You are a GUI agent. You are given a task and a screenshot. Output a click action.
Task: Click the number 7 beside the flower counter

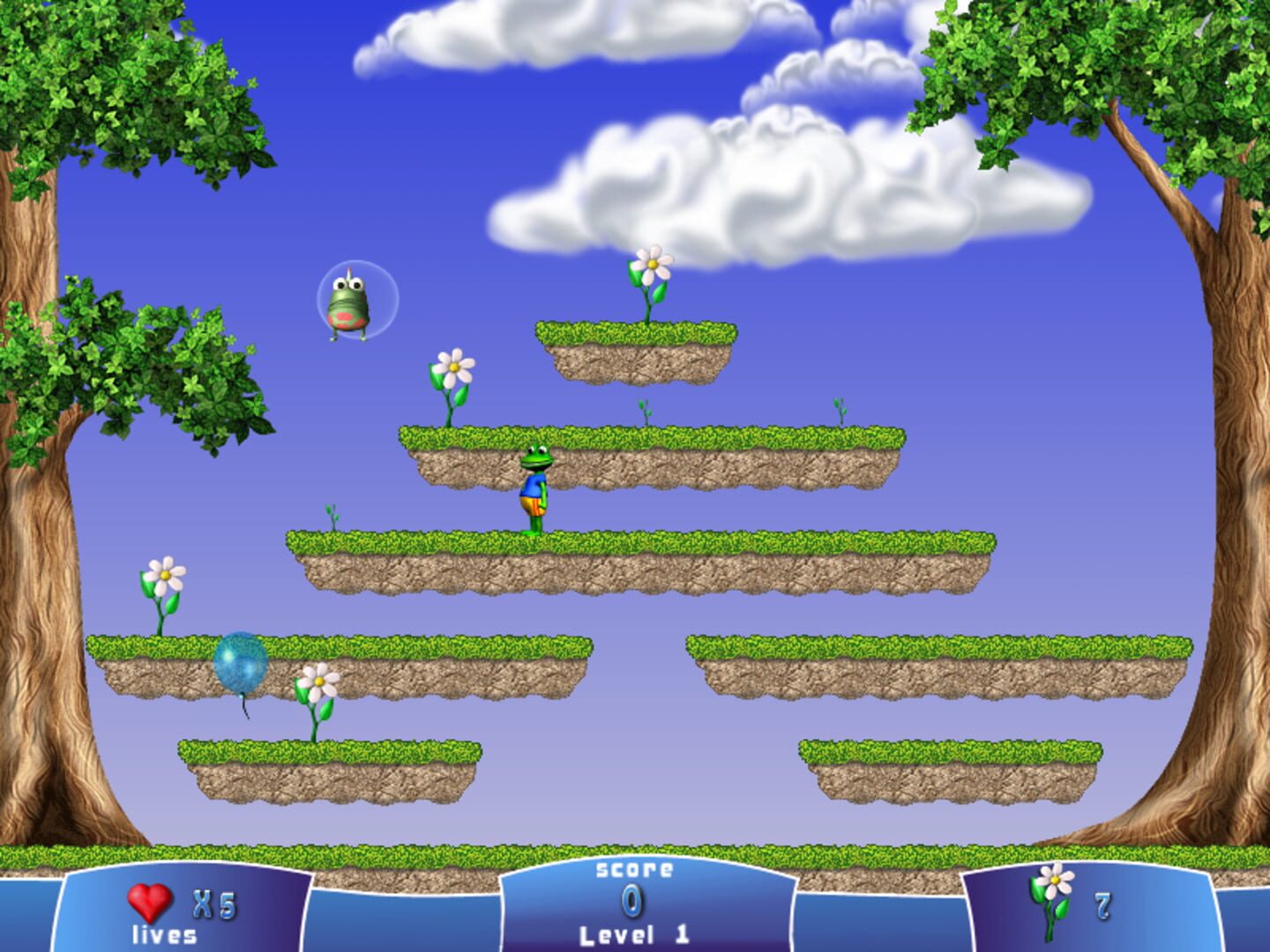click(x=1103, y=906)
